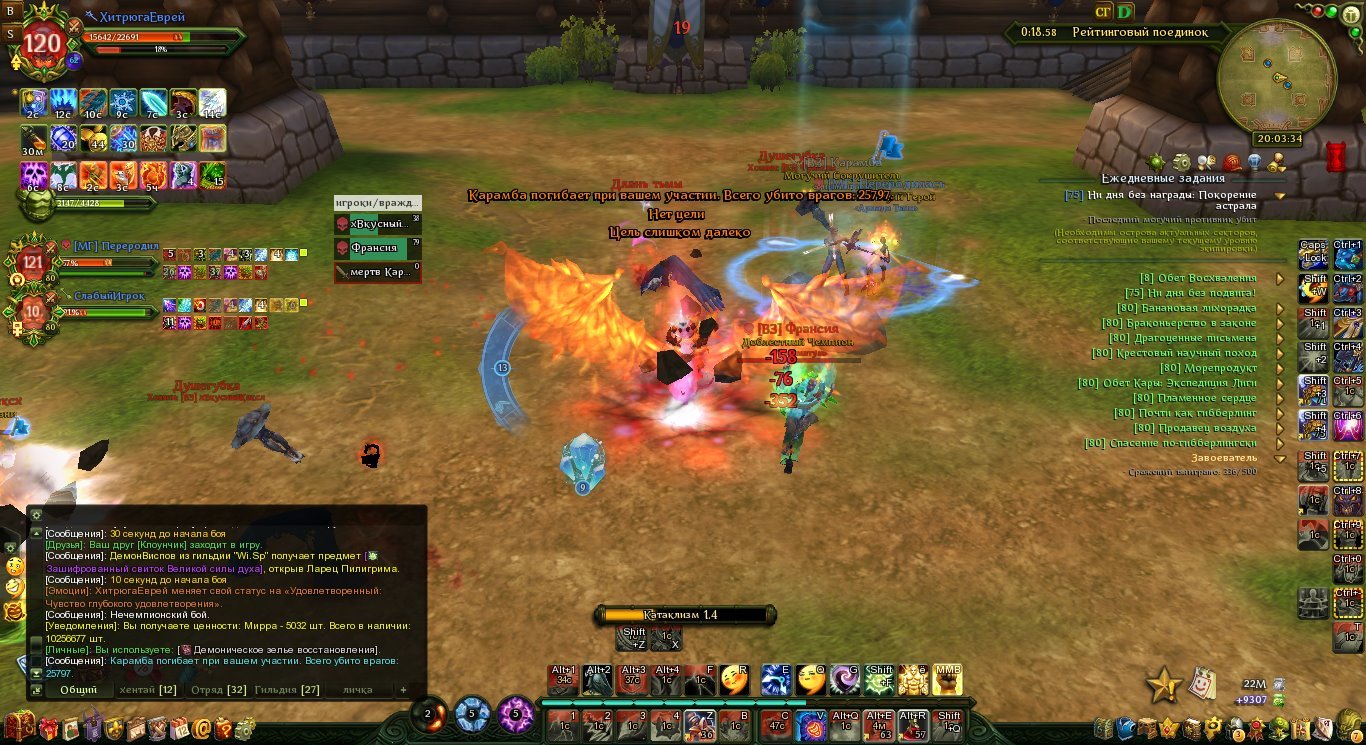
Task: Open the light bulb hints icon
Action: [x=1254, y=162]
